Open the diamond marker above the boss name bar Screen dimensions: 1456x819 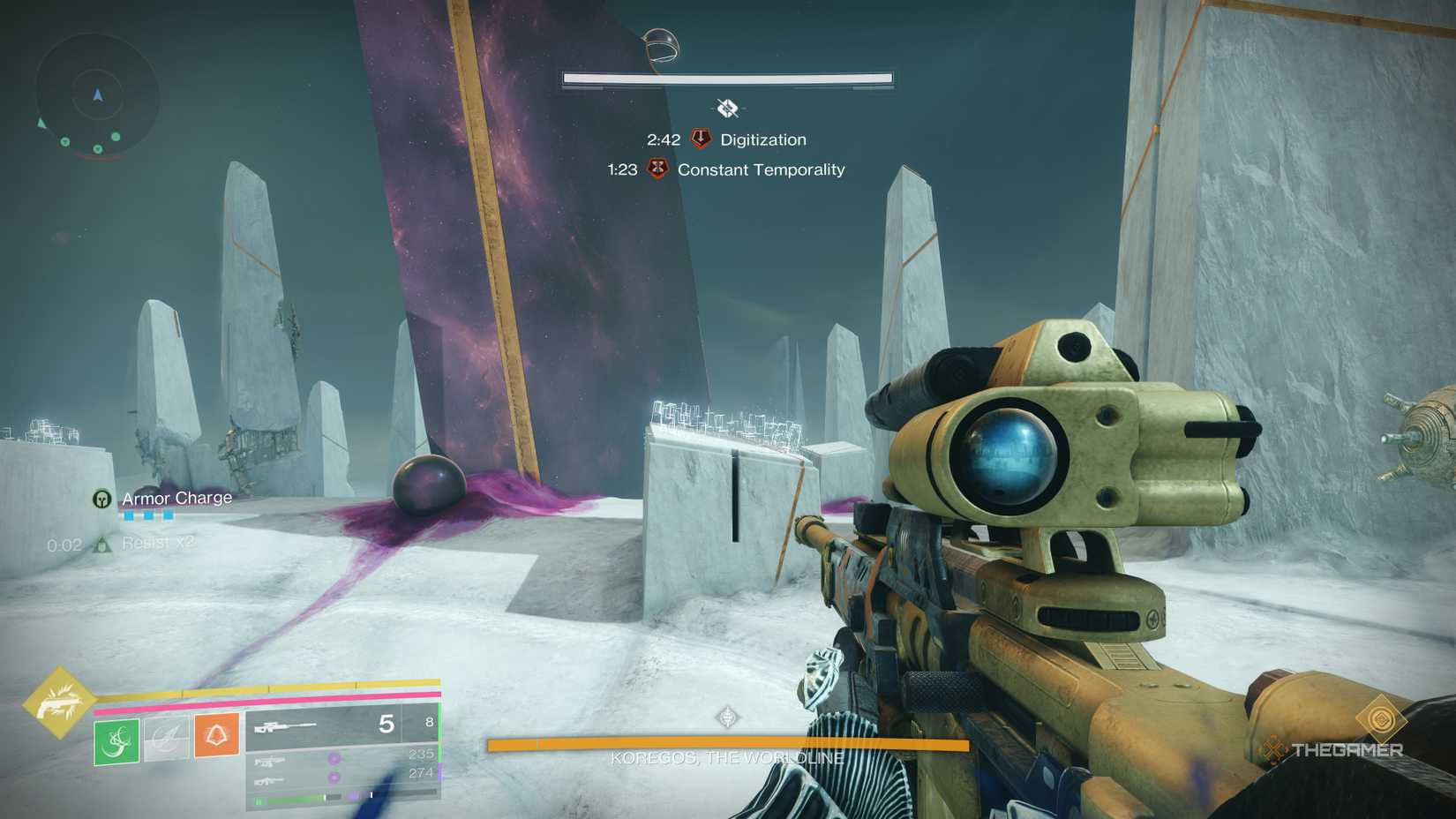729,717
